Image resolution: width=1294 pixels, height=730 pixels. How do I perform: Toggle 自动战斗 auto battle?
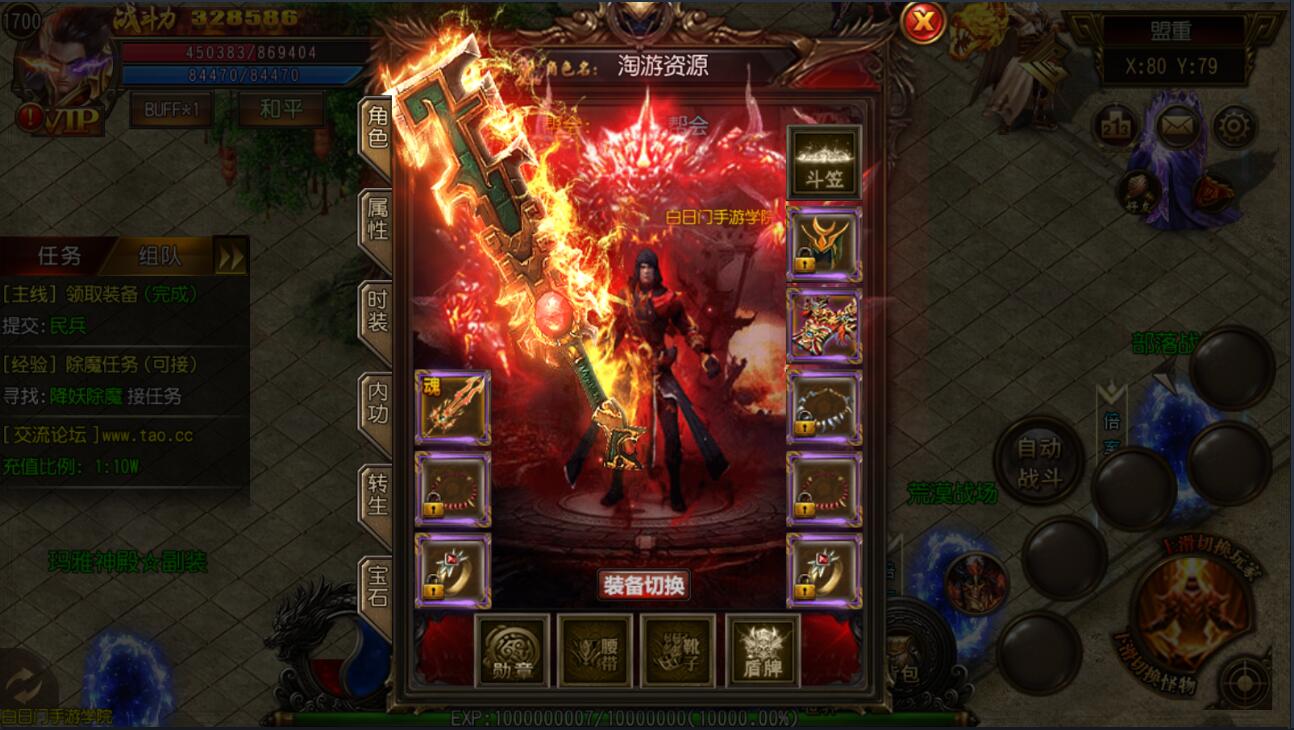[x=1039, y=461]
